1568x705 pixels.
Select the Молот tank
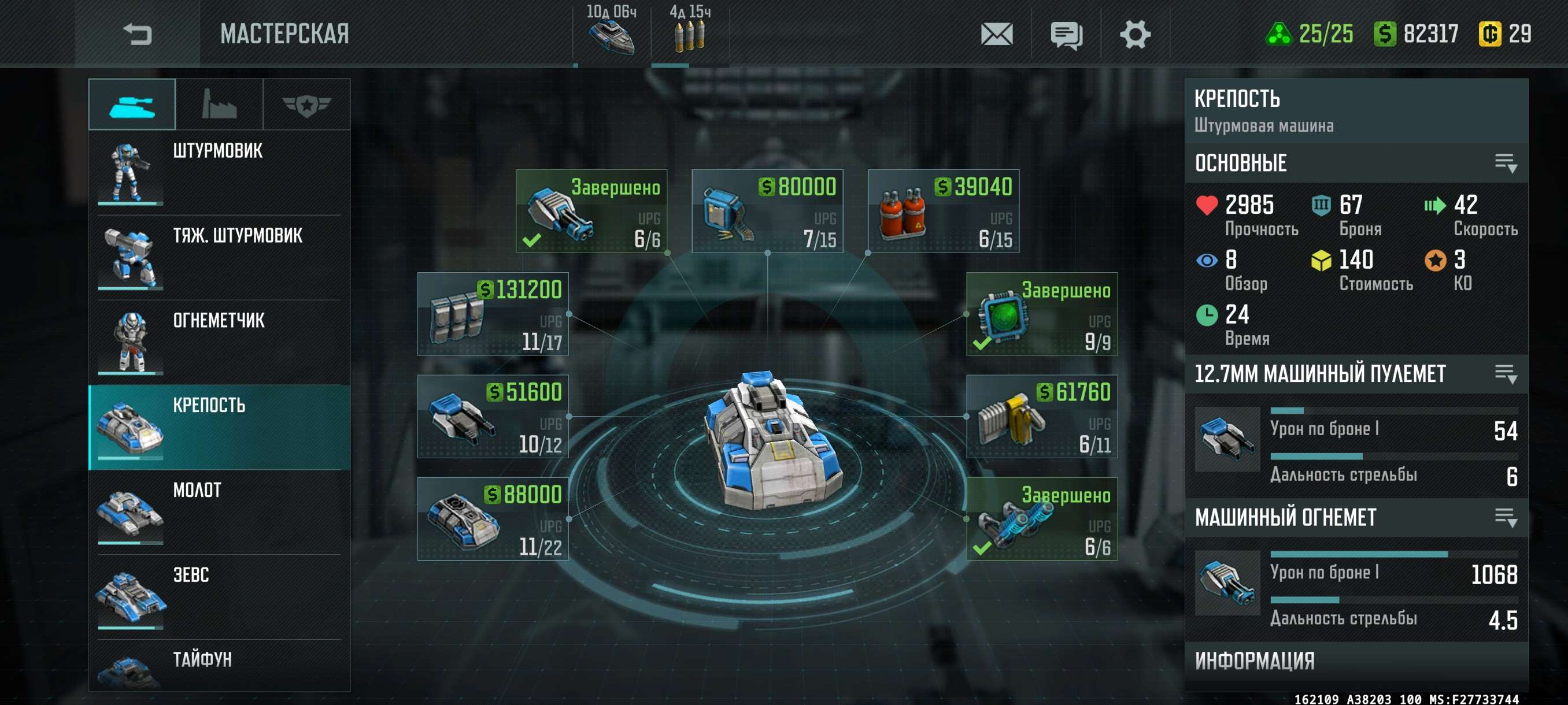coord(219,511)
